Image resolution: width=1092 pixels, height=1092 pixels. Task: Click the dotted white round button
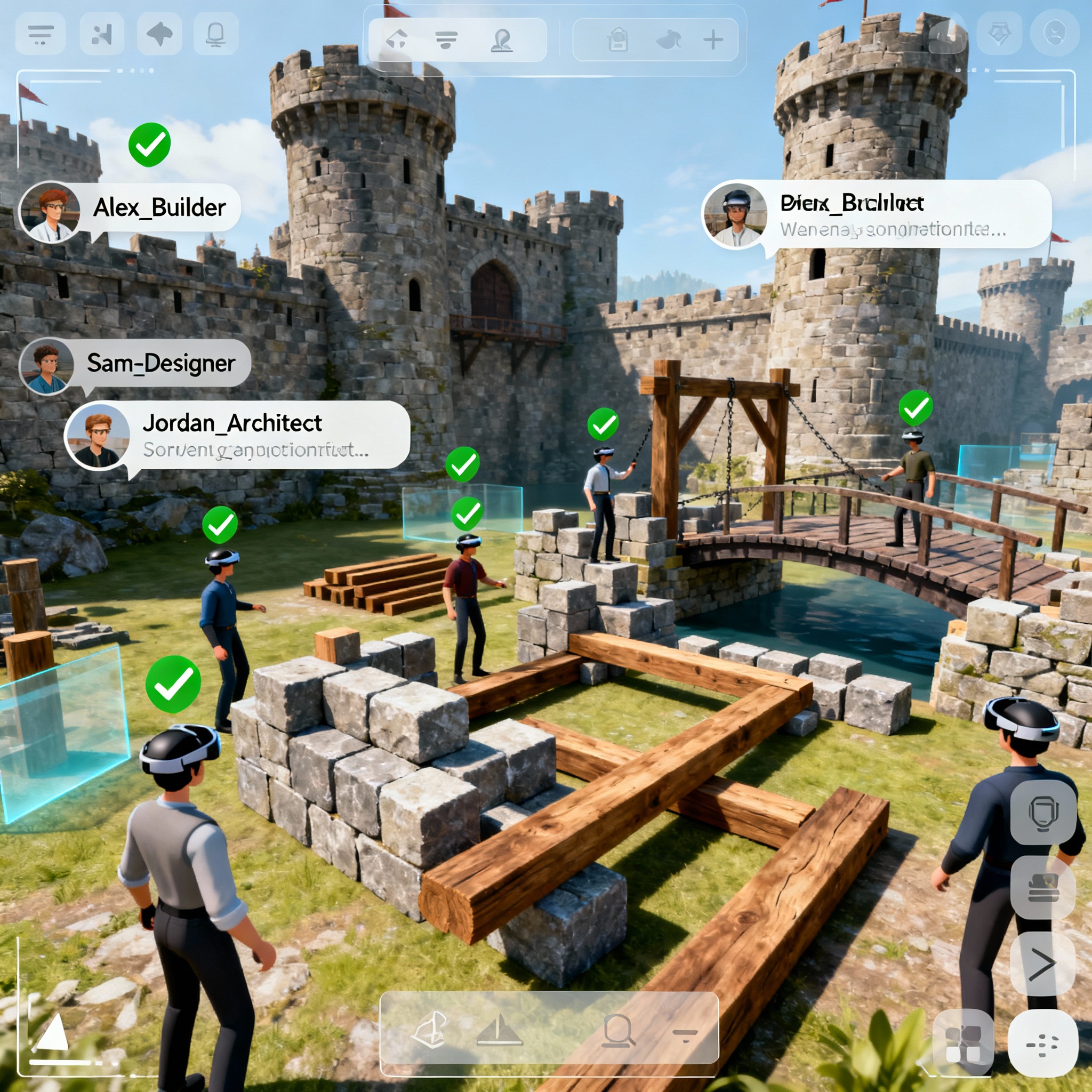pyautogui.click(x=1043, y=1043)
